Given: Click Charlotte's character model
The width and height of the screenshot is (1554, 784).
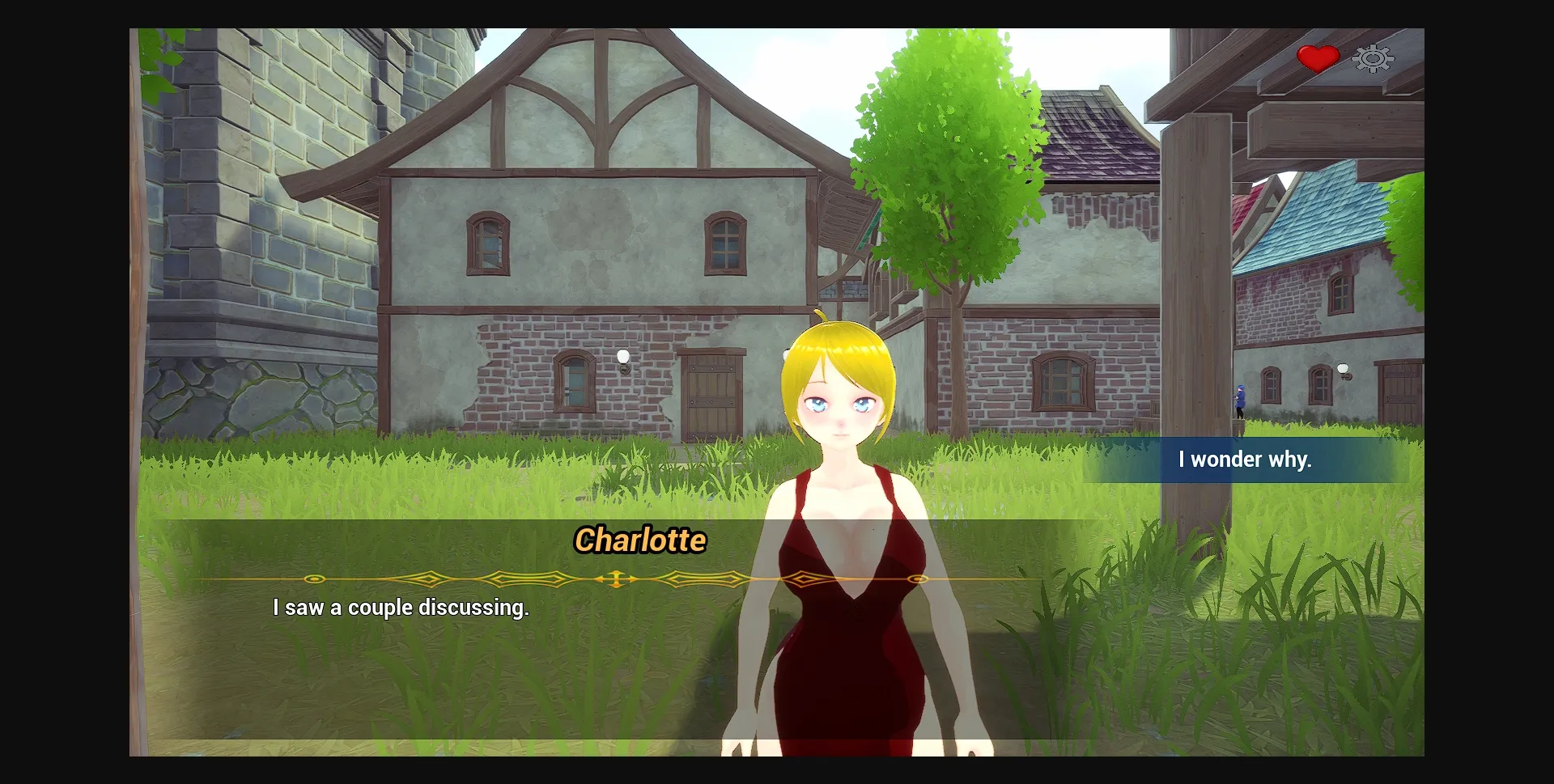Looking at the screenshot, I should coord(842,566).
